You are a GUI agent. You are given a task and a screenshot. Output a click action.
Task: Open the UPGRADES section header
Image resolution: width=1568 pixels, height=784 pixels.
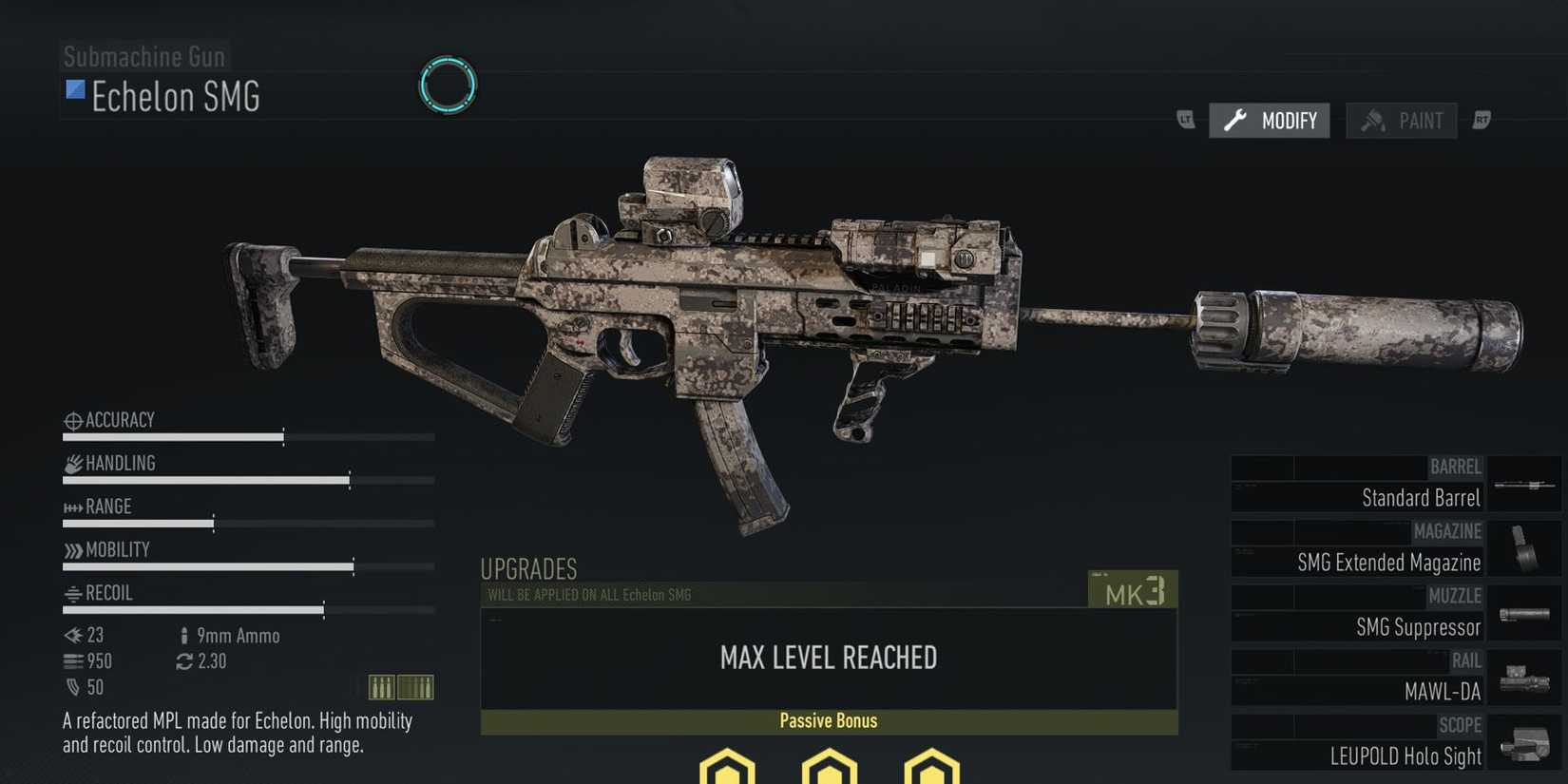pos(528,568)
